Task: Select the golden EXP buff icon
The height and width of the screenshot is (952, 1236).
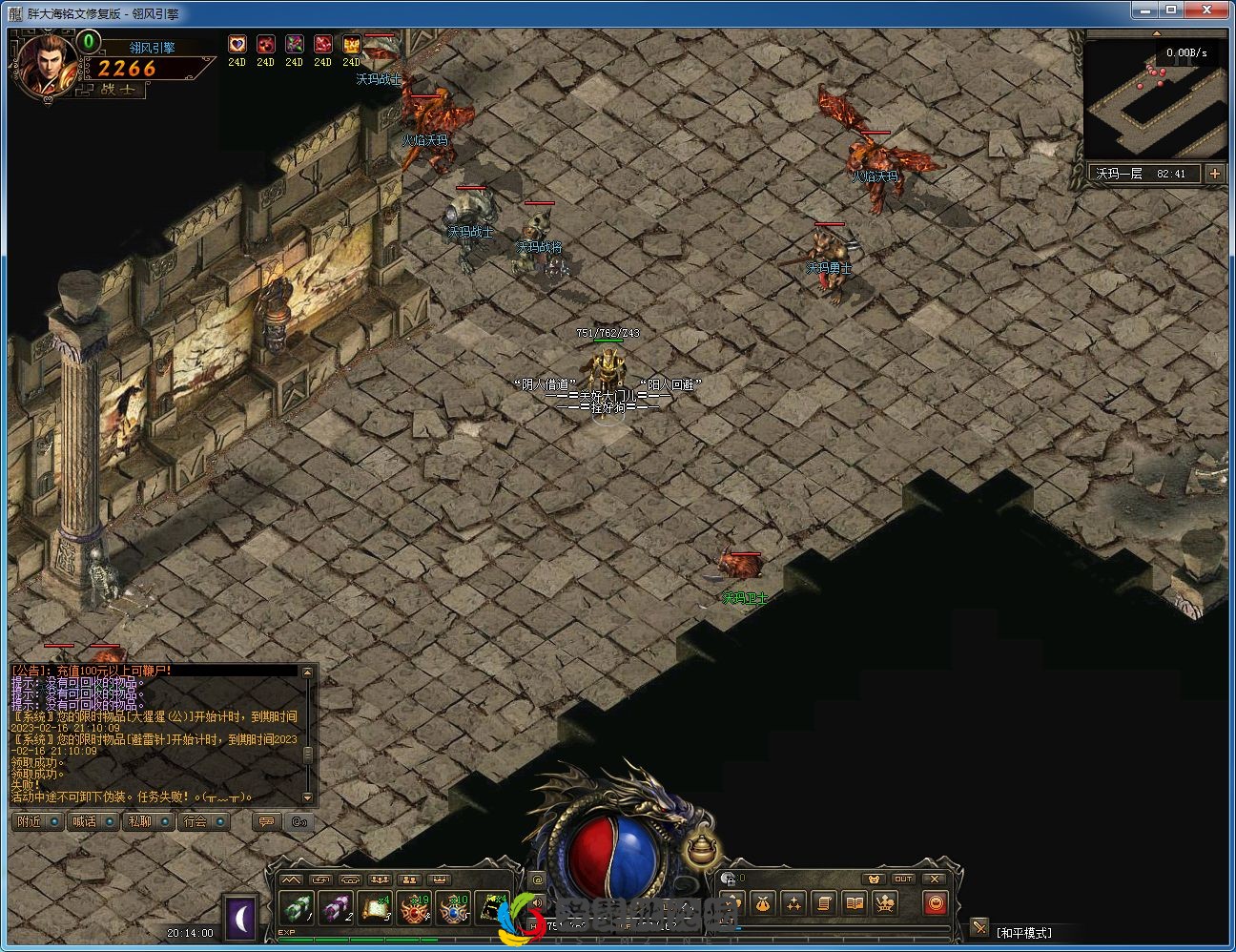Action: pos(352,45)
